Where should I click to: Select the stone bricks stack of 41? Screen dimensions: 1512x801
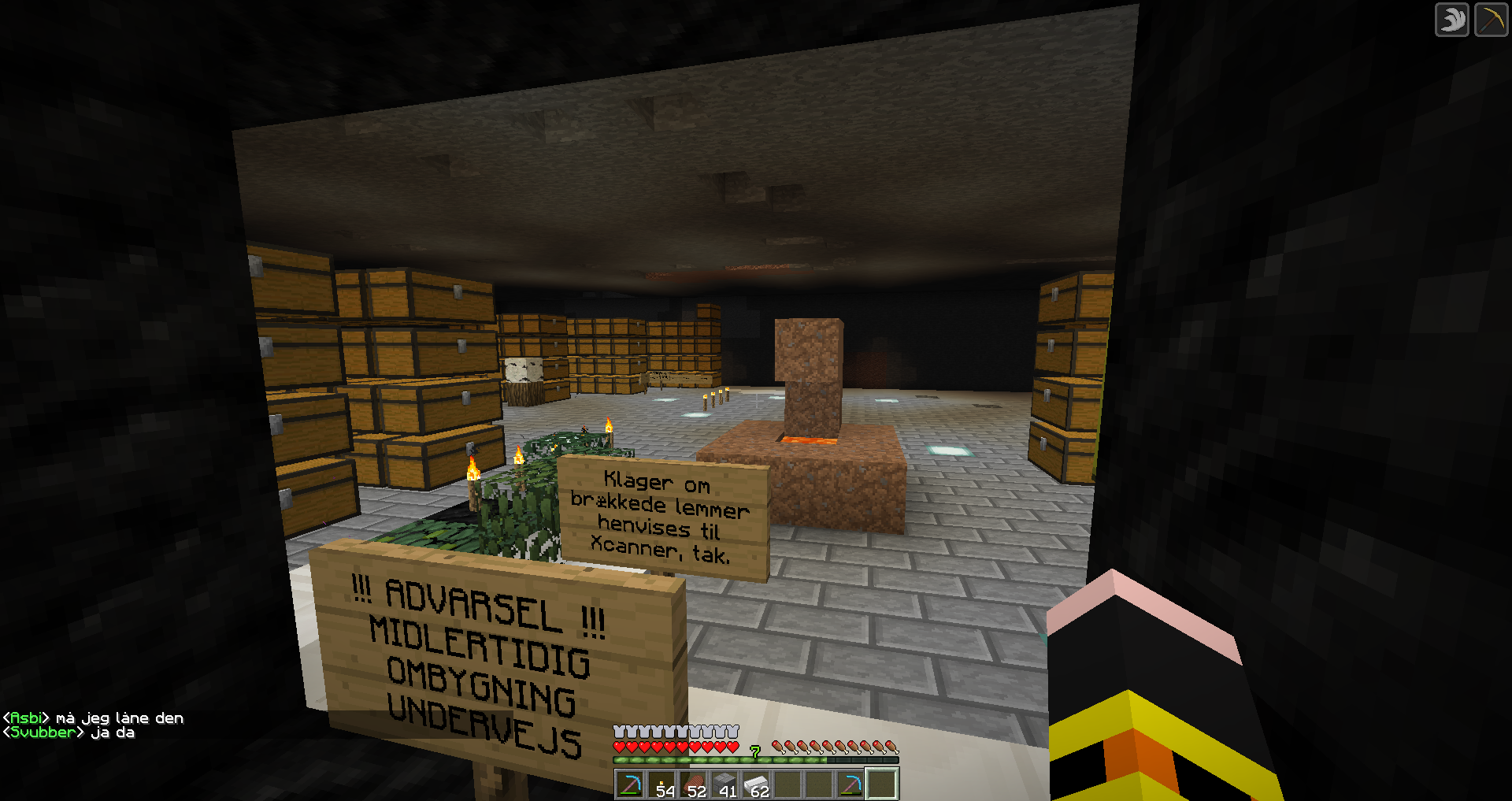724,784
